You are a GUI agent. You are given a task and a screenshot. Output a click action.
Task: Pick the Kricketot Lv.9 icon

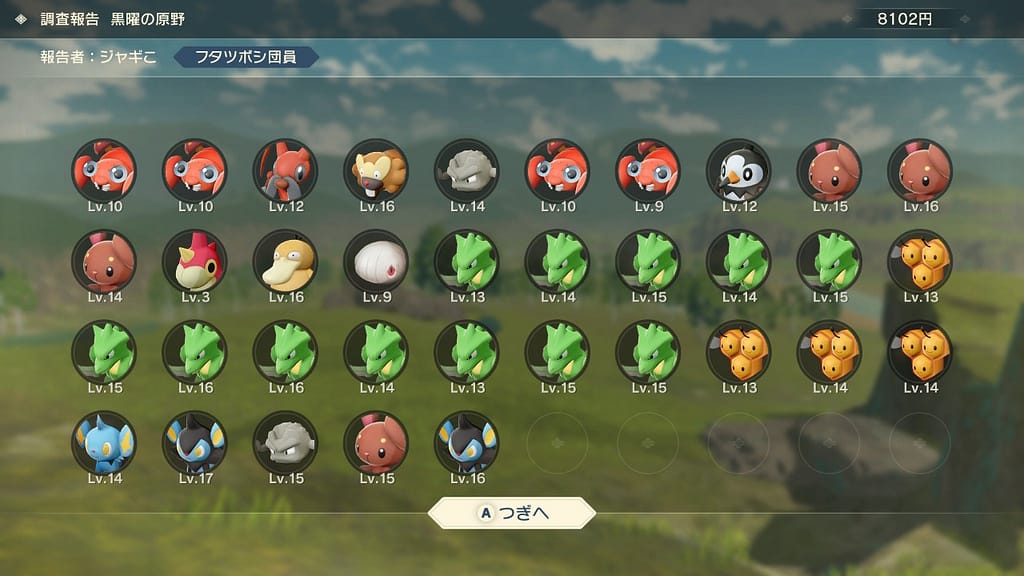coord(647,171)
